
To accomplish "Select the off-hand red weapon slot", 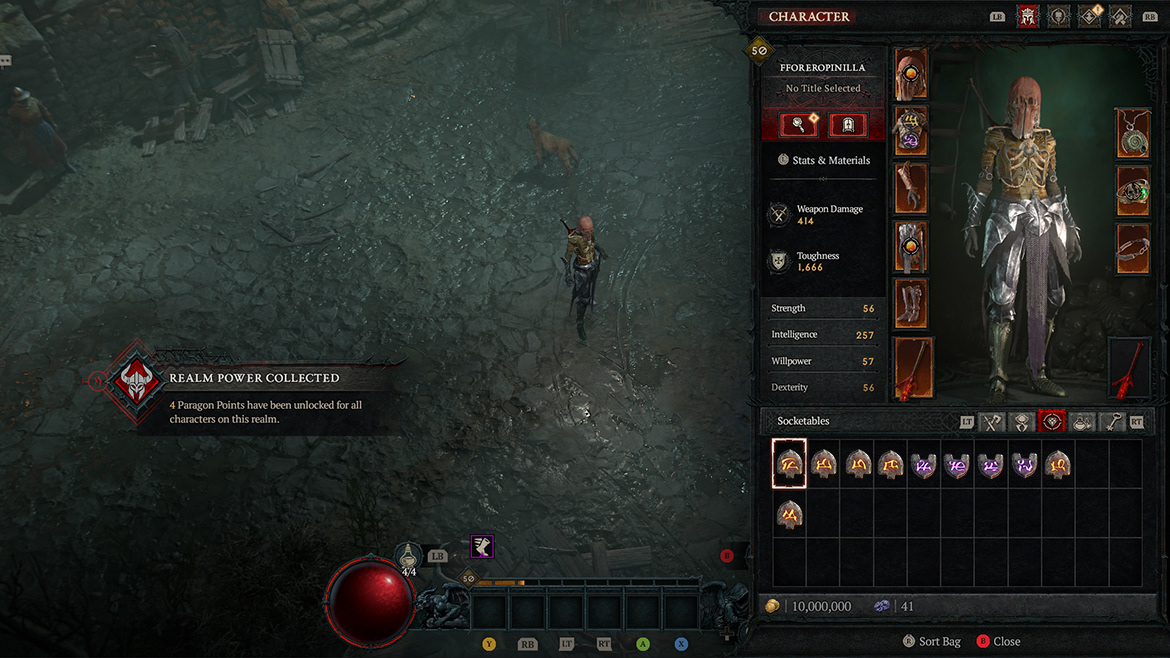I will tap(1129, 368).
